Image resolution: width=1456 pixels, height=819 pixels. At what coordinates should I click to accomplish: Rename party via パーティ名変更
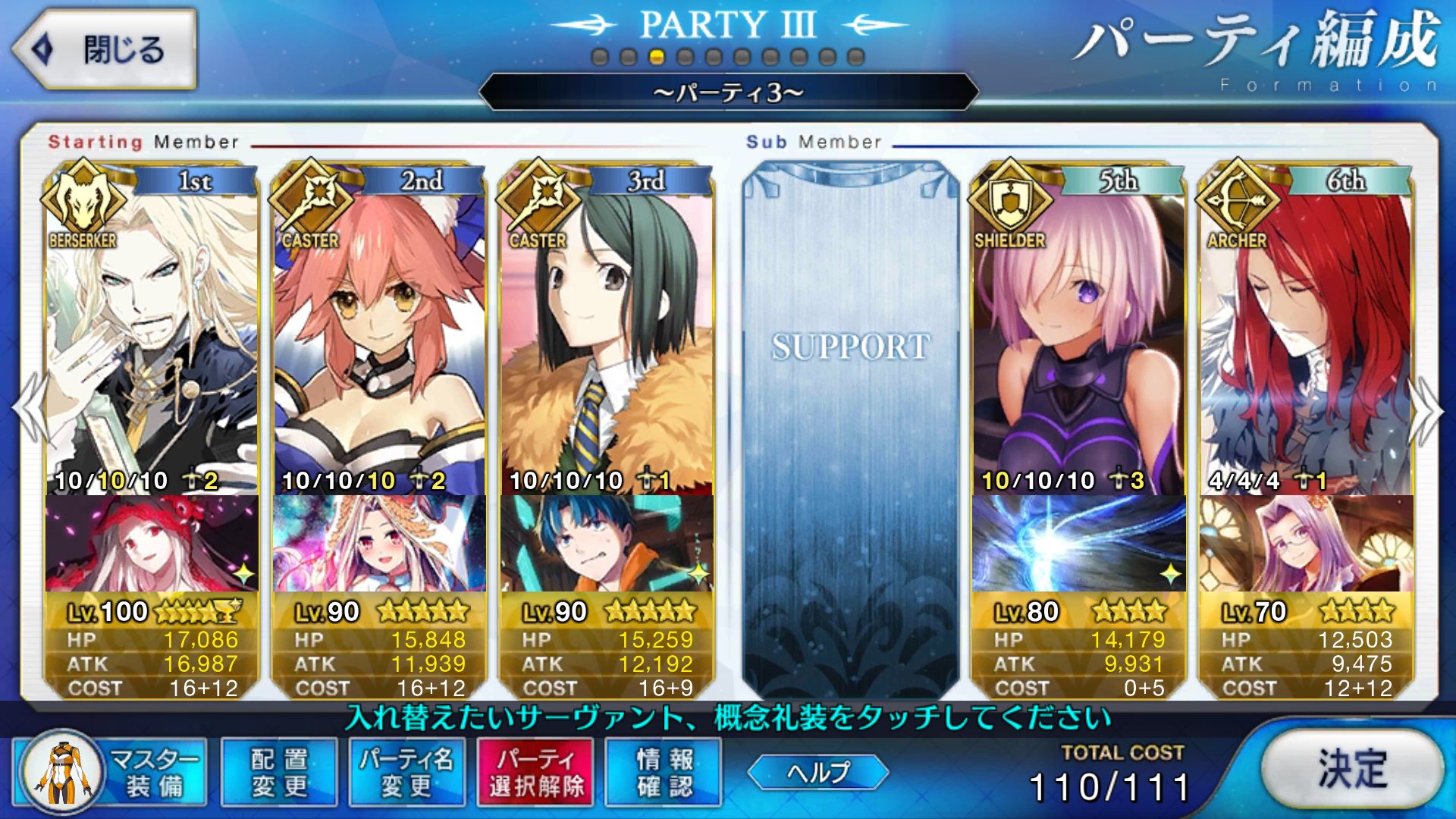(407, 772)
